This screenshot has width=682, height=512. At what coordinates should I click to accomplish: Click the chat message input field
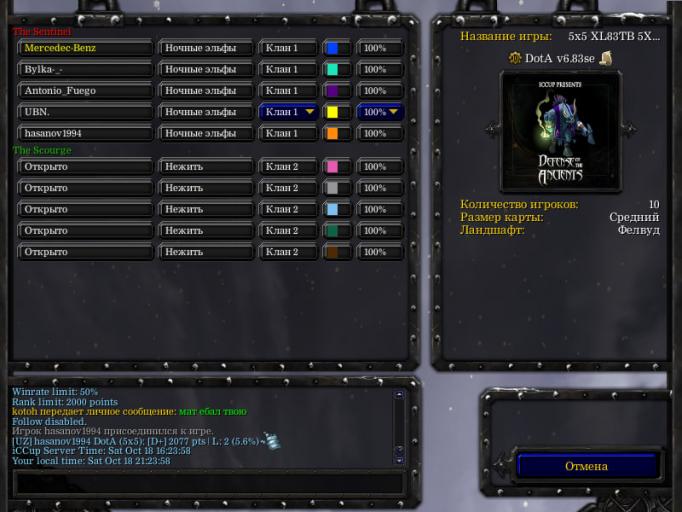[208, 483]
